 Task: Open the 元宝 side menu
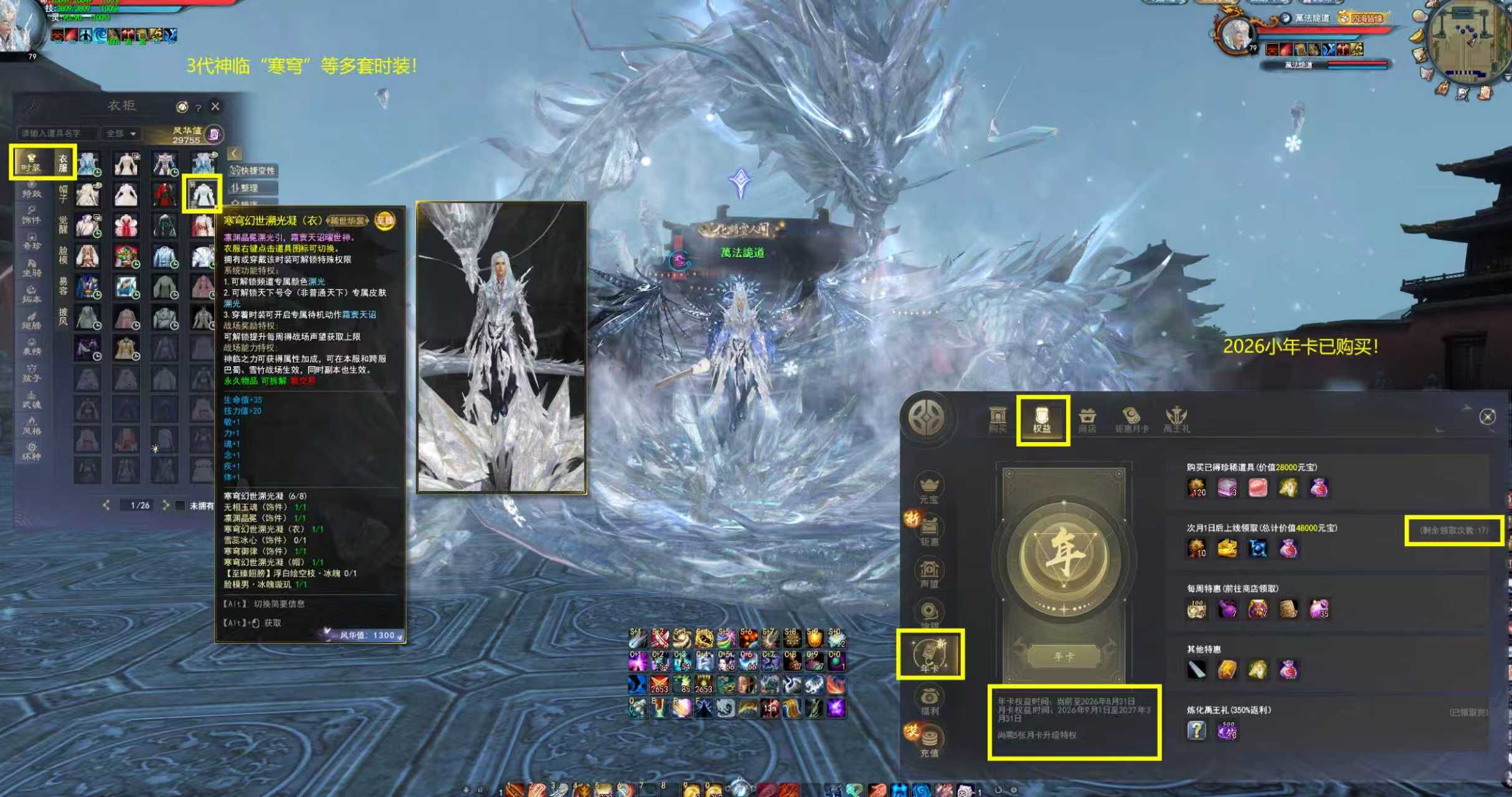928,488
